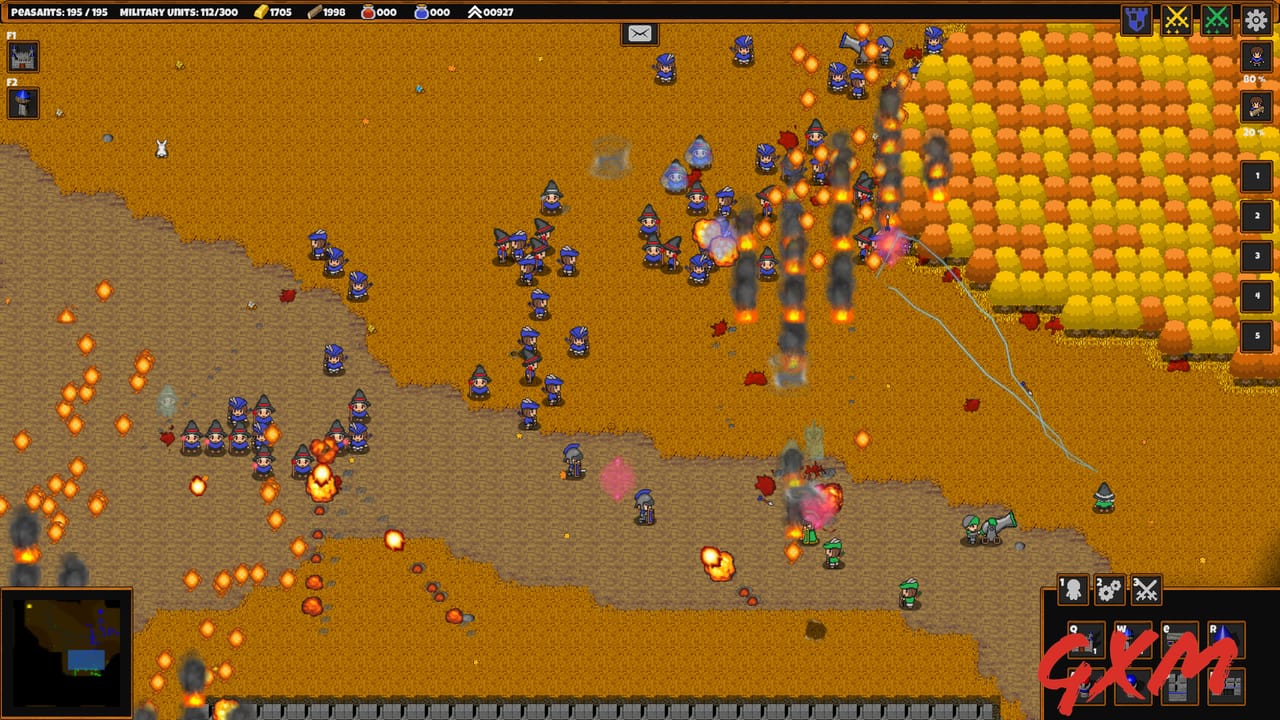Click the yellow crossed swords icon

1178,17
